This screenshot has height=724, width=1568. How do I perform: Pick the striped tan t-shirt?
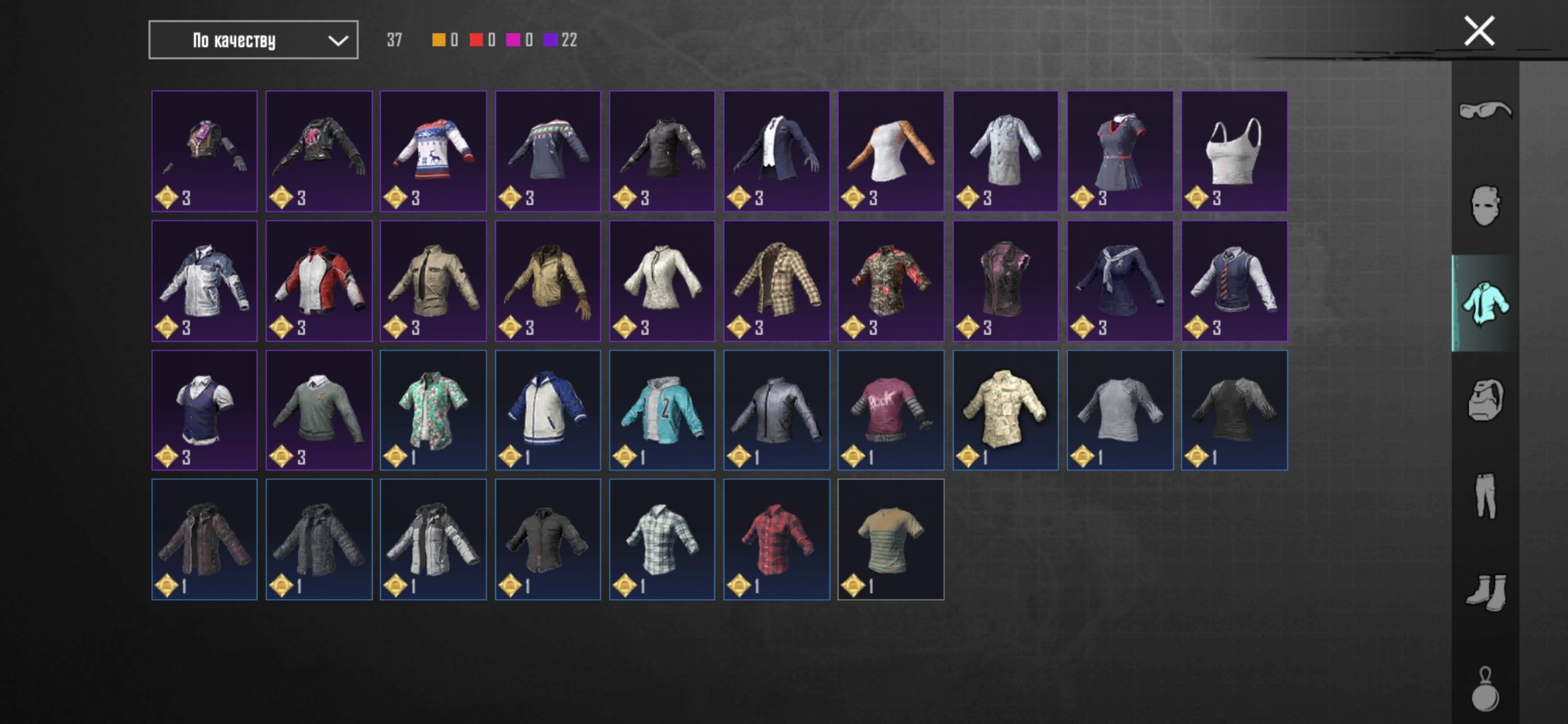[x=891, y=540]
